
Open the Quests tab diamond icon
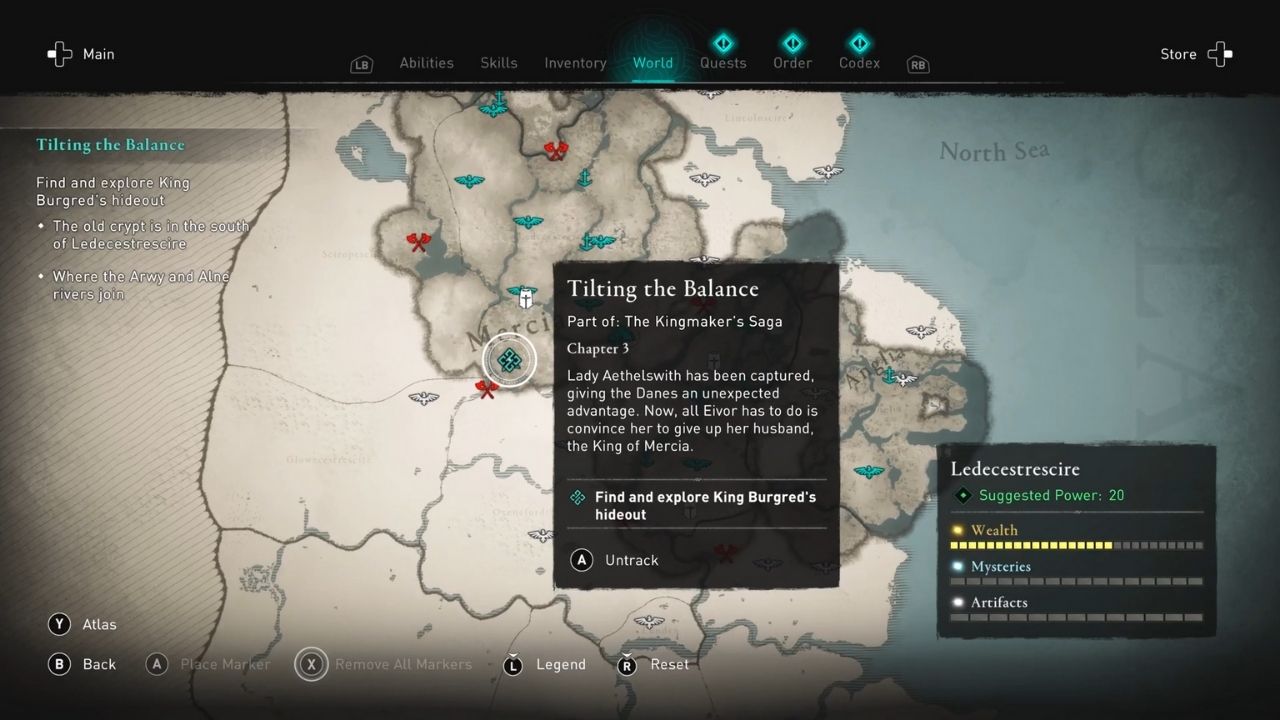coord(723,43)
